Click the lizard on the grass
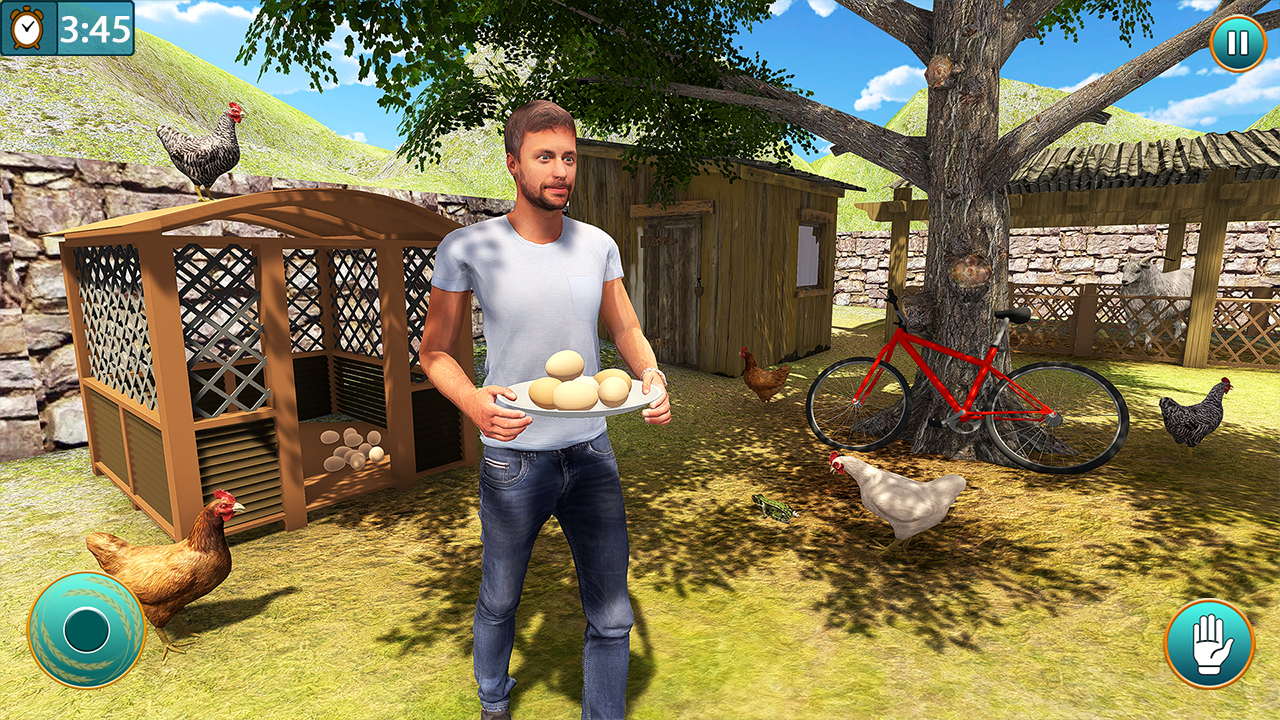The height and width of the screenshot is (720, 1280). coord(775,508)
